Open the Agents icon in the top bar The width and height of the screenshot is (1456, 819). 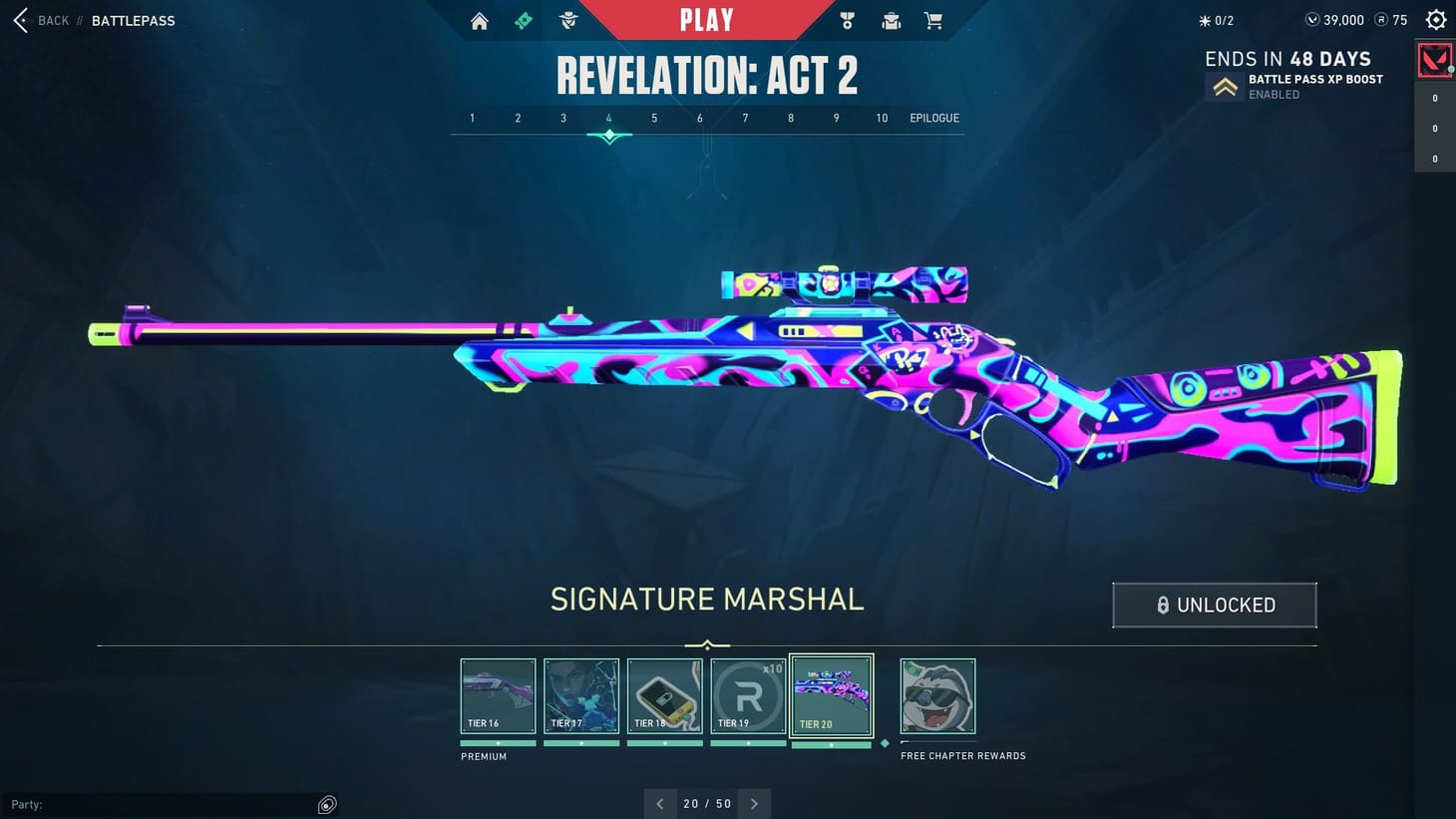[567, 20]
